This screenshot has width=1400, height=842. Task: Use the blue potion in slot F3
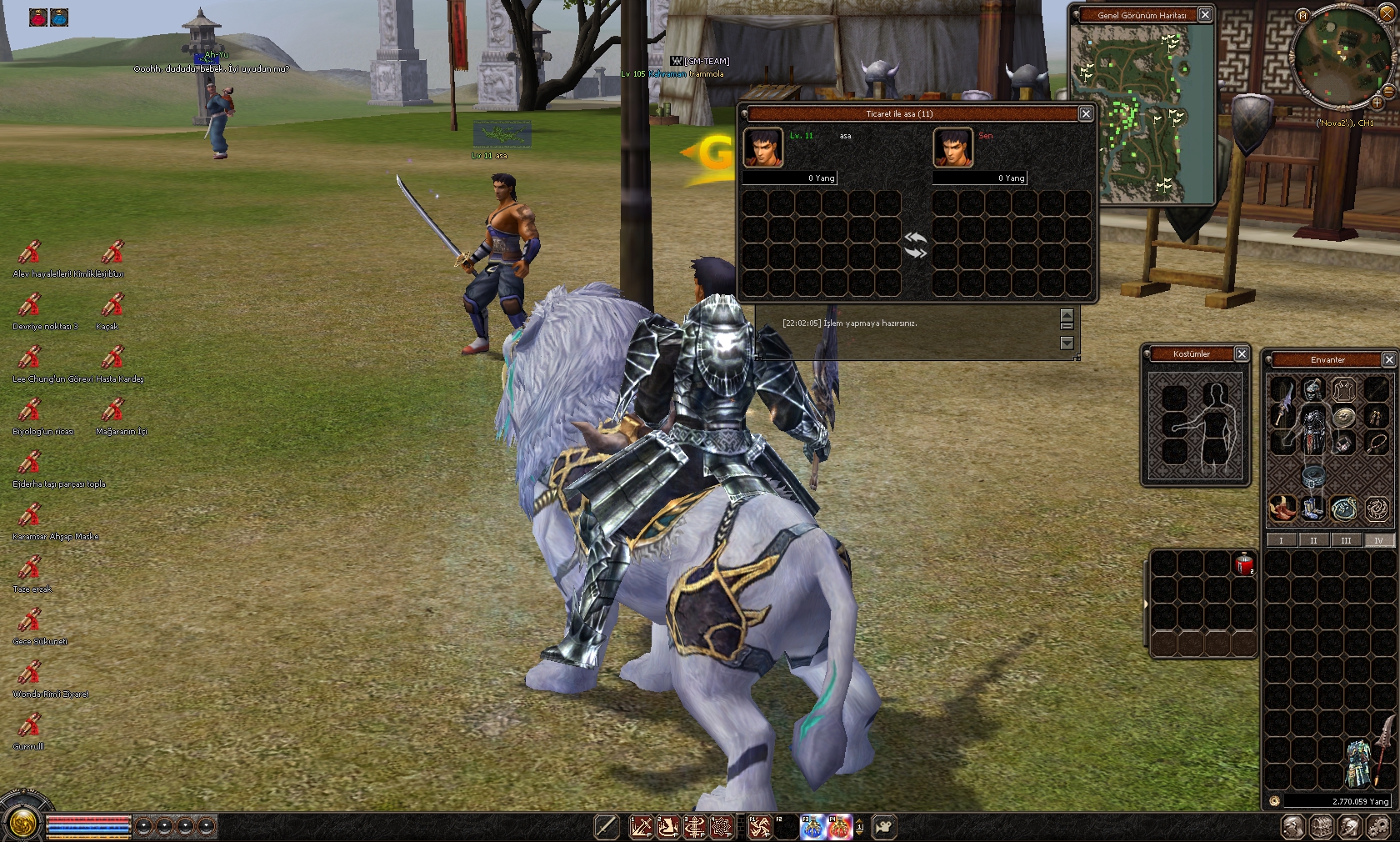coord(812,827)
